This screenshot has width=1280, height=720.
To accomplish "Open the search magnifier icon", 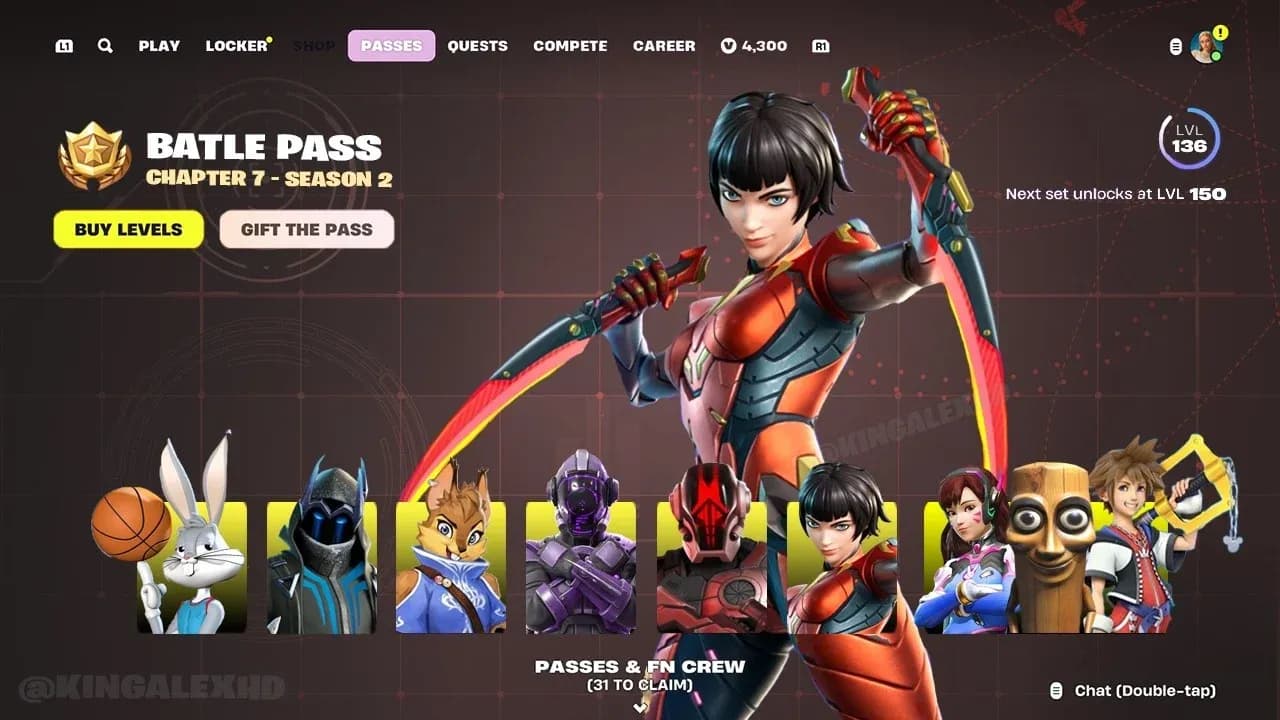I will 104,45.
